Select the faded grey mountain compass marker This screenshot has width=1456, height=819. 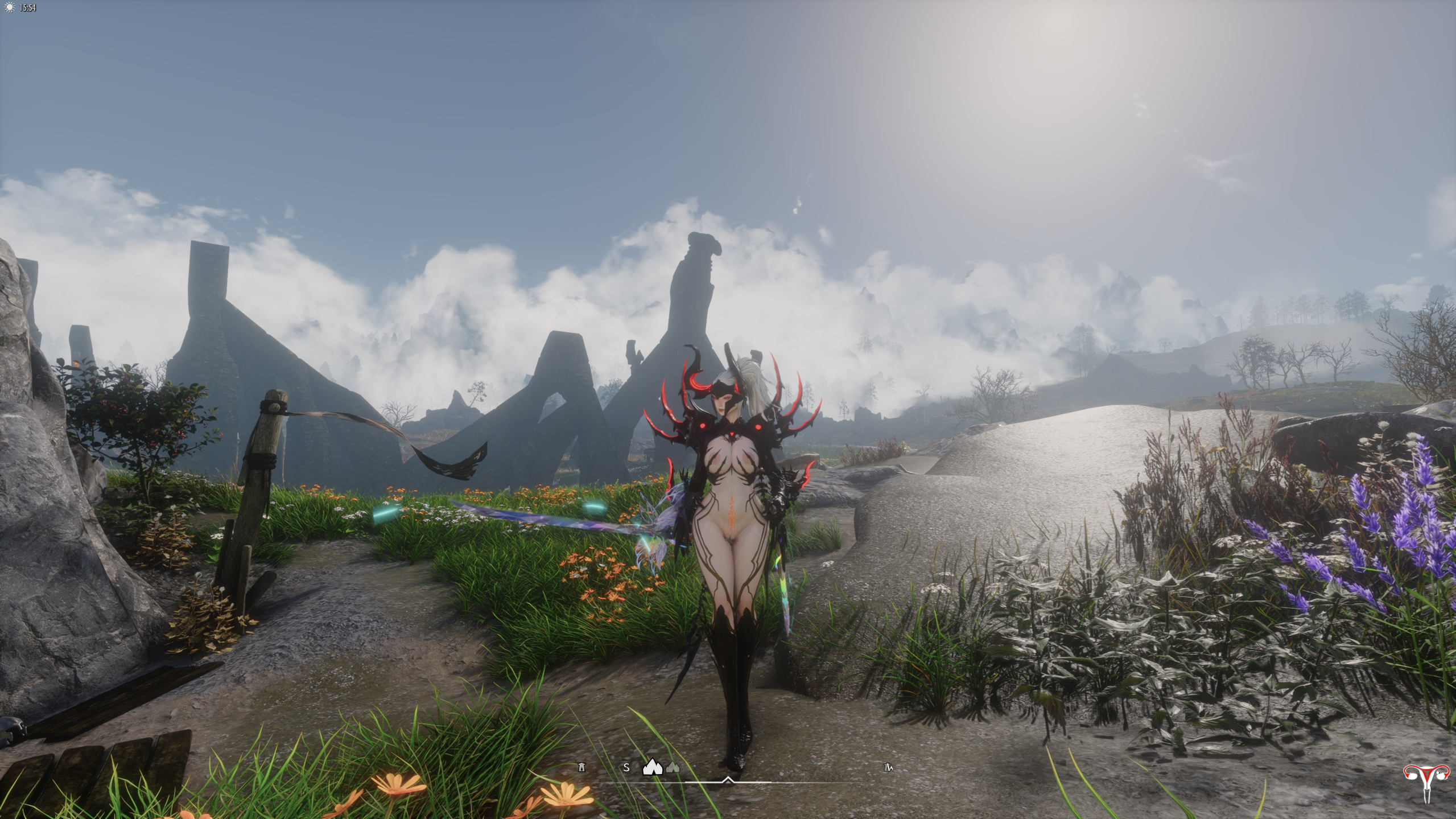[673, 768]
